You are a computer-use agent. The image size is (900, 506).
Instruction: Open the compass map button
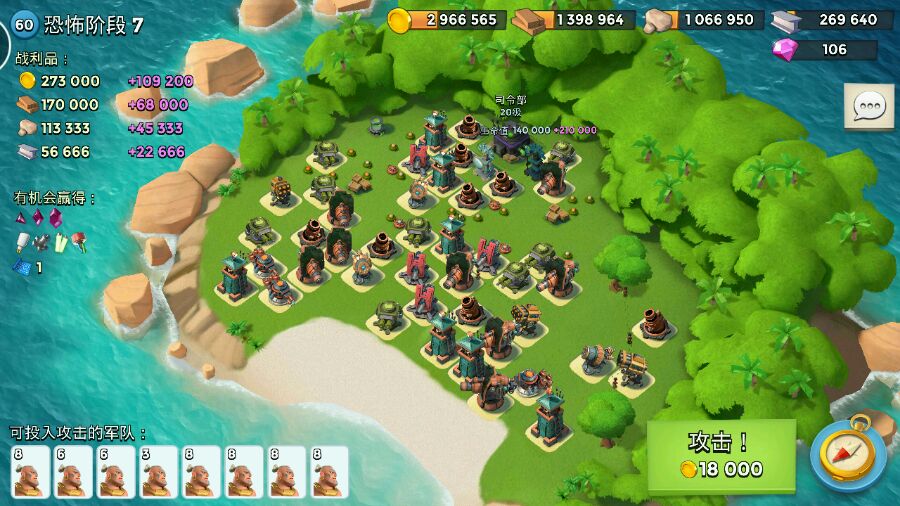(x=848, y=455)
